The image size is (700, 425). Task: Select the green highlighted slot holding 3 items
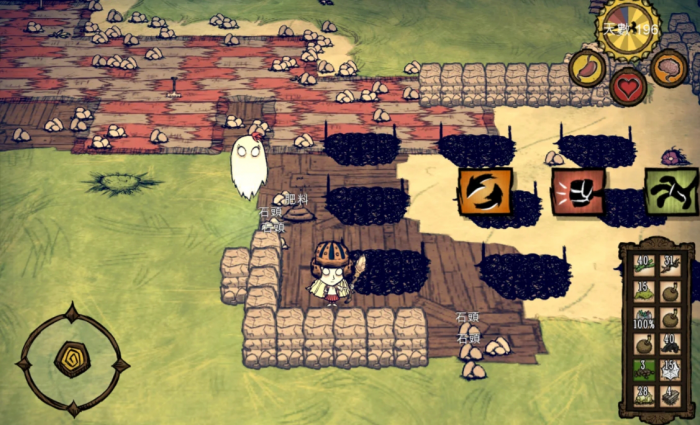tap(642, 370)
